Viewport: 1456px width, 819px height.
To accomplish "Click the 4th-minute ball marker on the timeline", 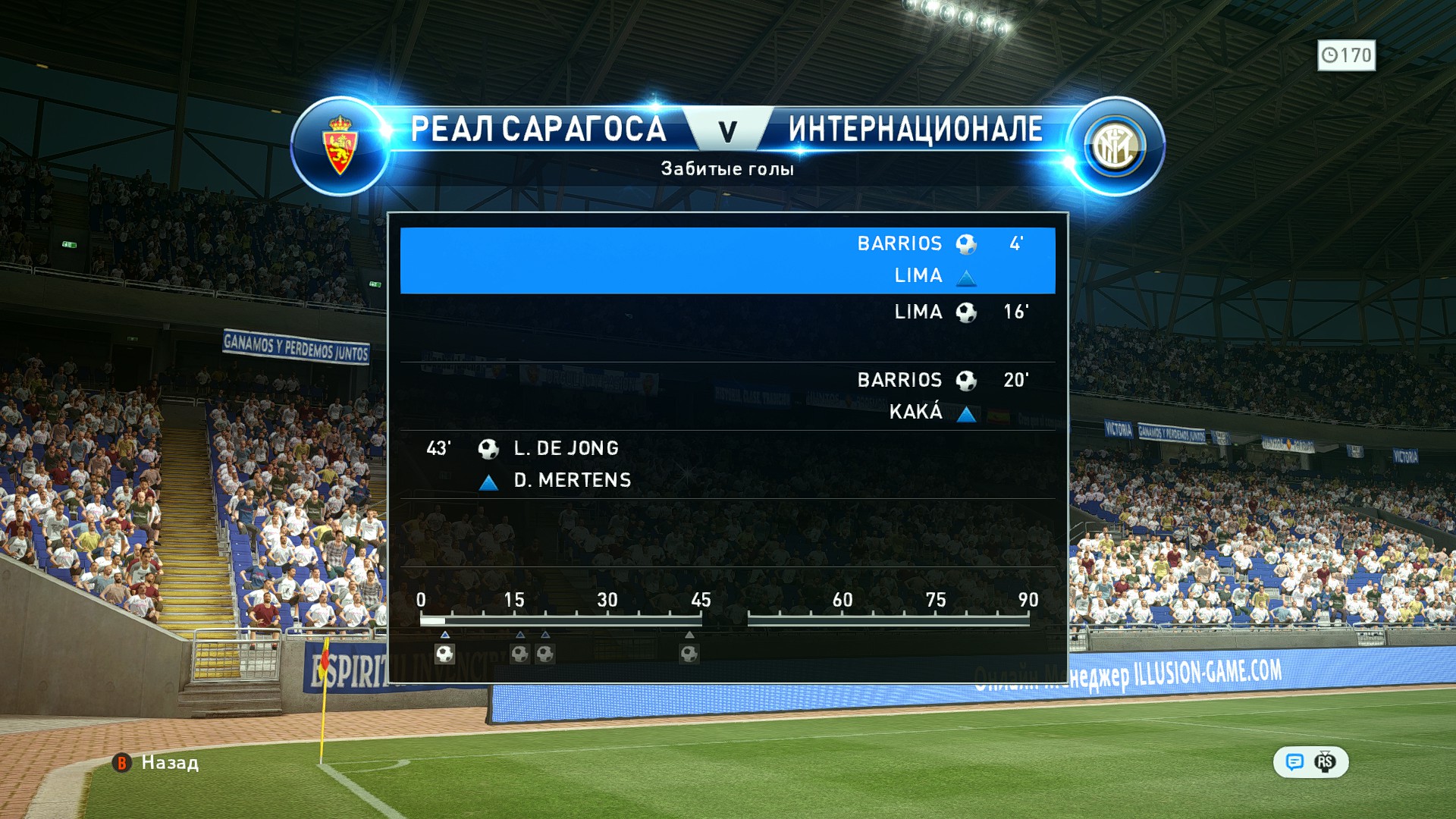I will [445, 654].
